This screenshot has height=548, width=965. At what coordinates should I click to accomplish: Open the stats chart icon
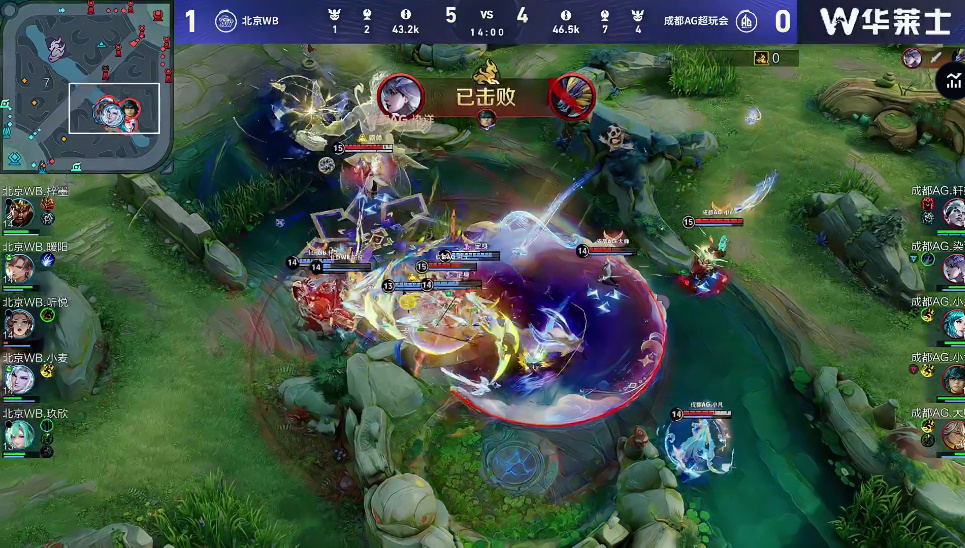(949, 81)
